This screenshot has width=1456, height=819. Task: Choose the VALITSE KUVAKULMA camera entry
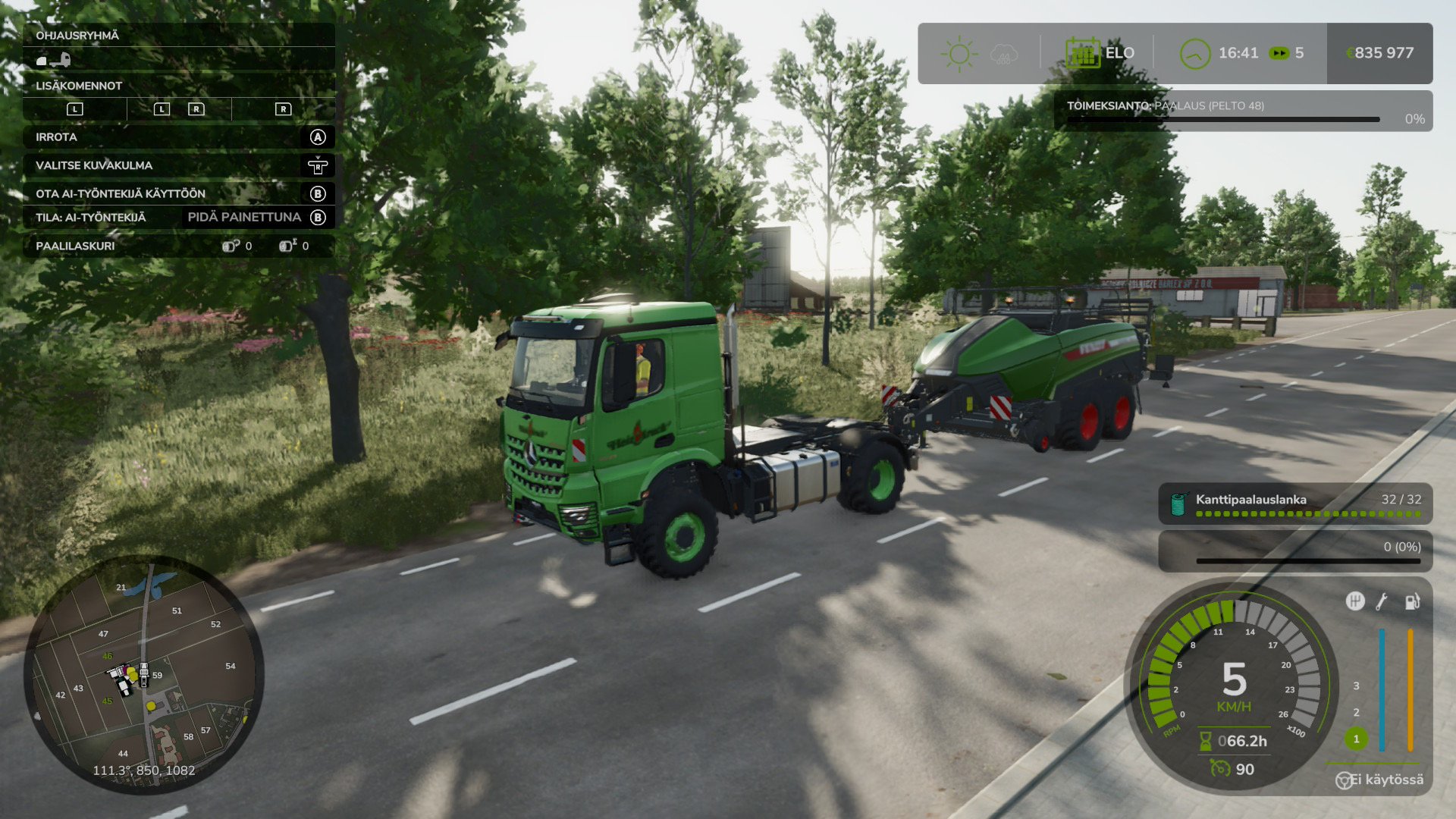179,165
